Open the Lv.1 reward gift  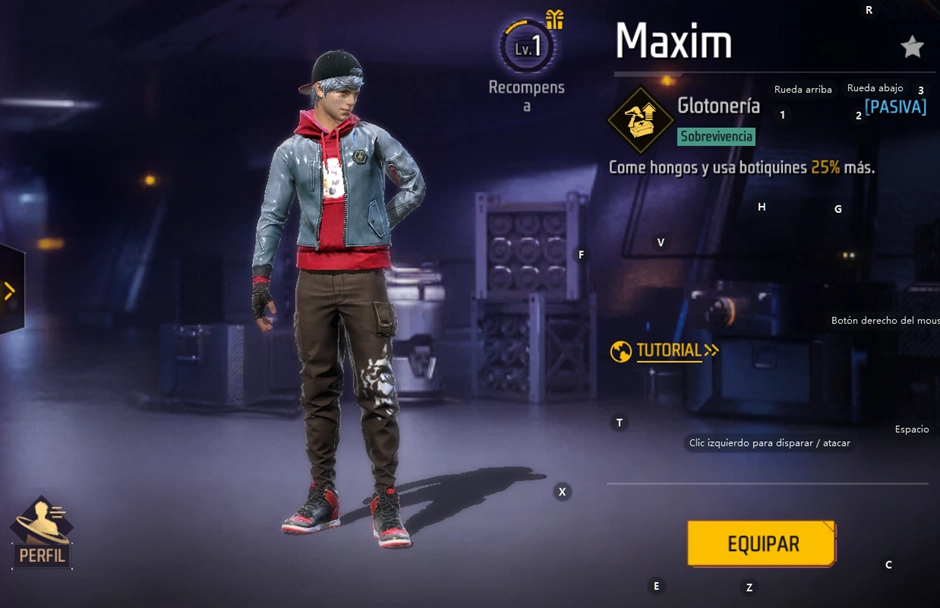click(x=528, y=45)
